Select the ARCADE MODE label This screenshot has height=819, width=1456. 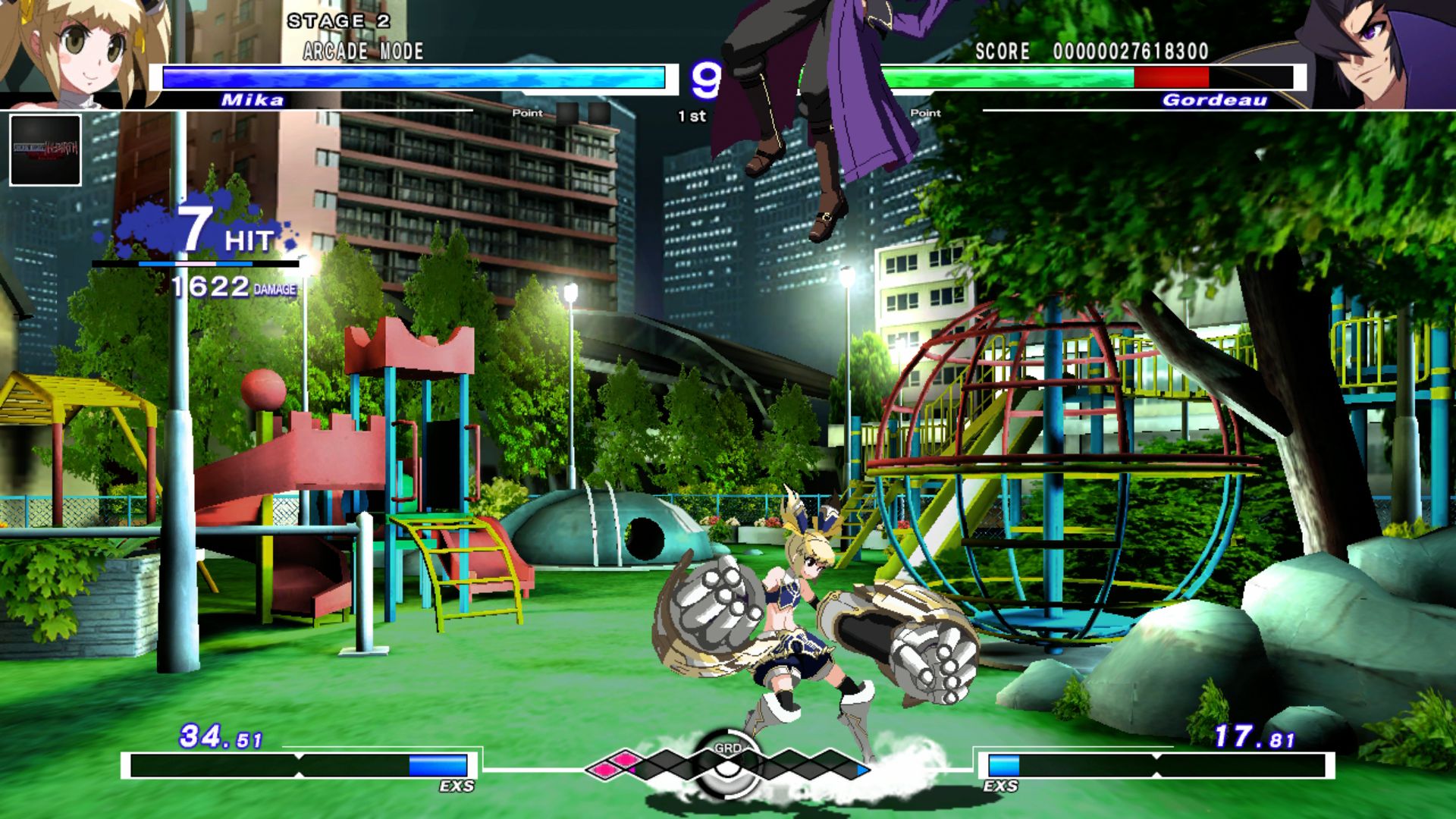coord(362,52)
